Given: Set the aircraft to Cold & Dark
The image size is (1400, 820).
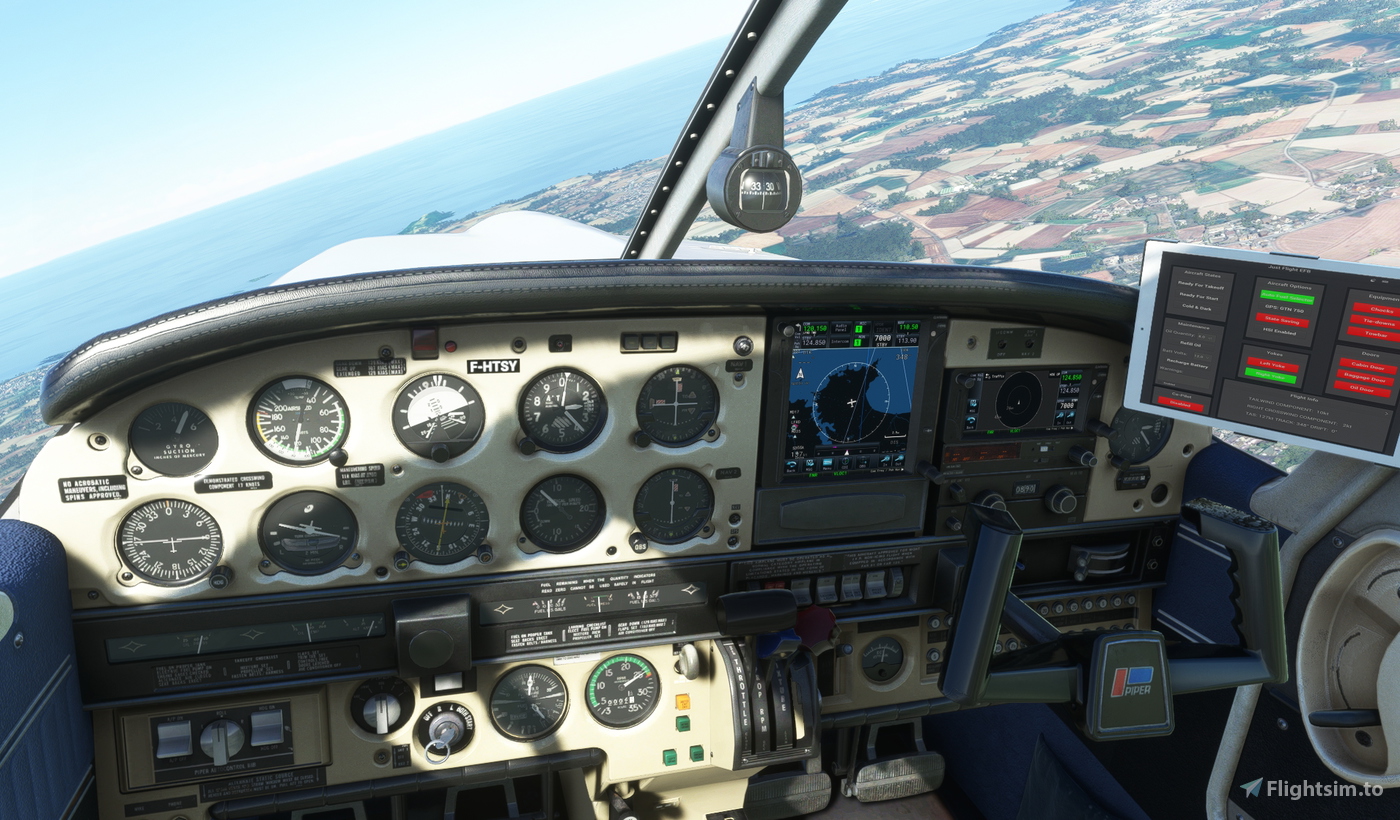Looking at the screenshot, I should pyautogui.click(x=1197, y=307).
